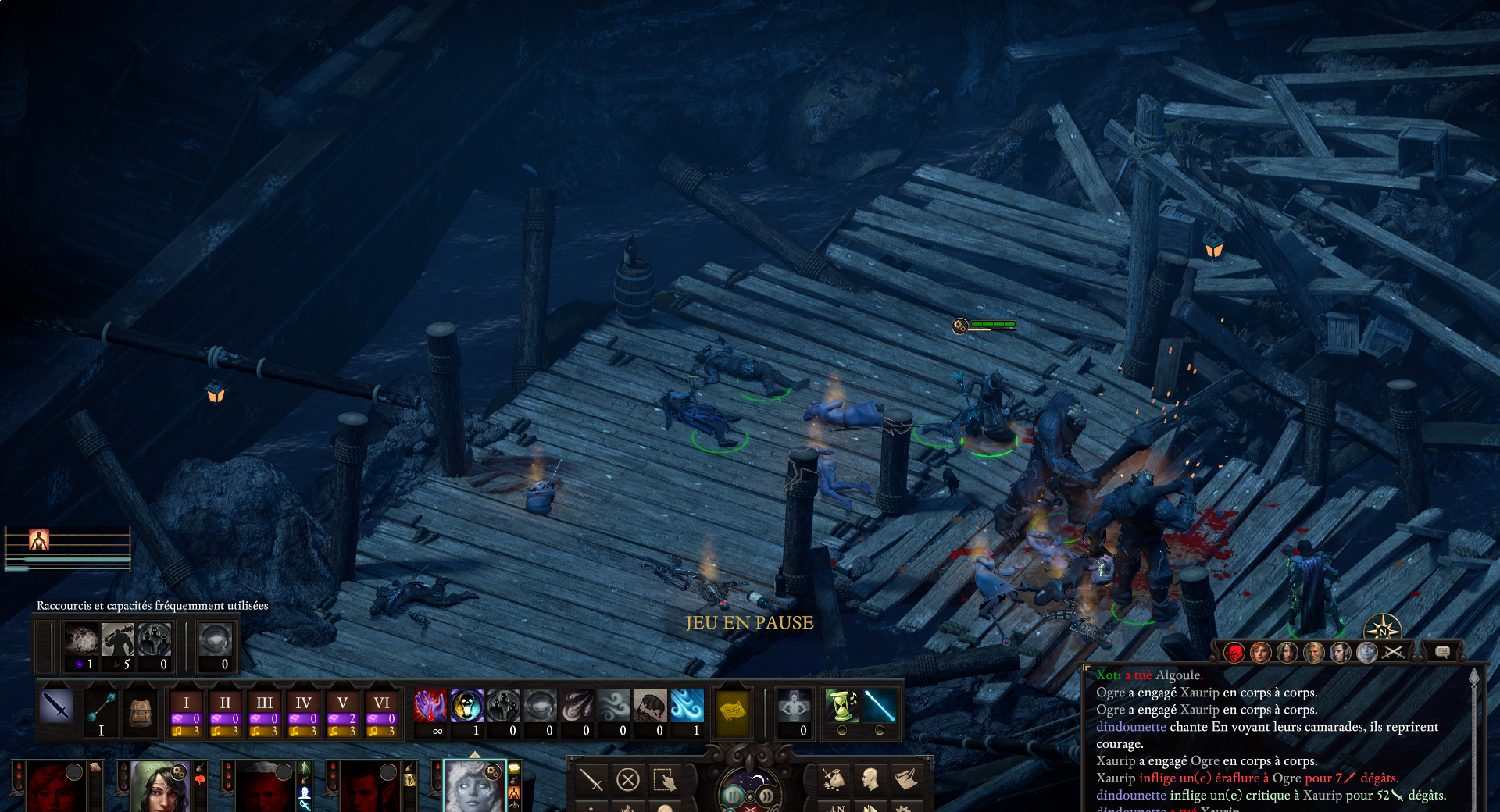Use the glowing ghost skull ability
The height and width of the screenshot is (812, 1500).
pyautogui.click(x=466, y=706)
